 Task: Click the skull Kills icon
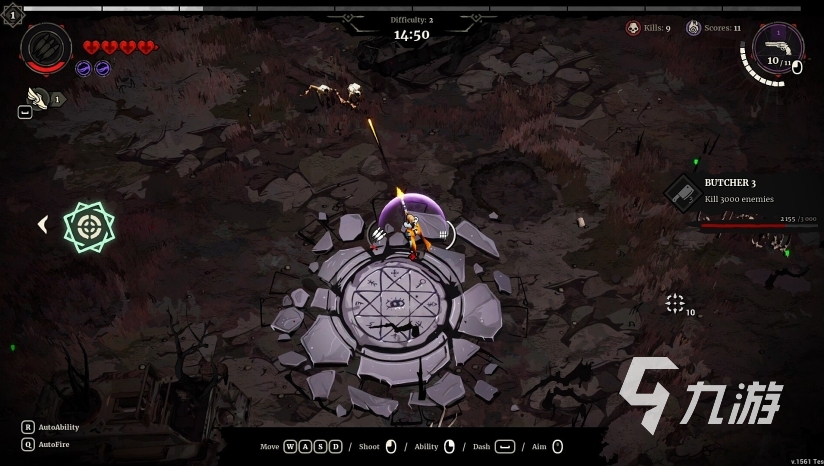tap(633, 28)
